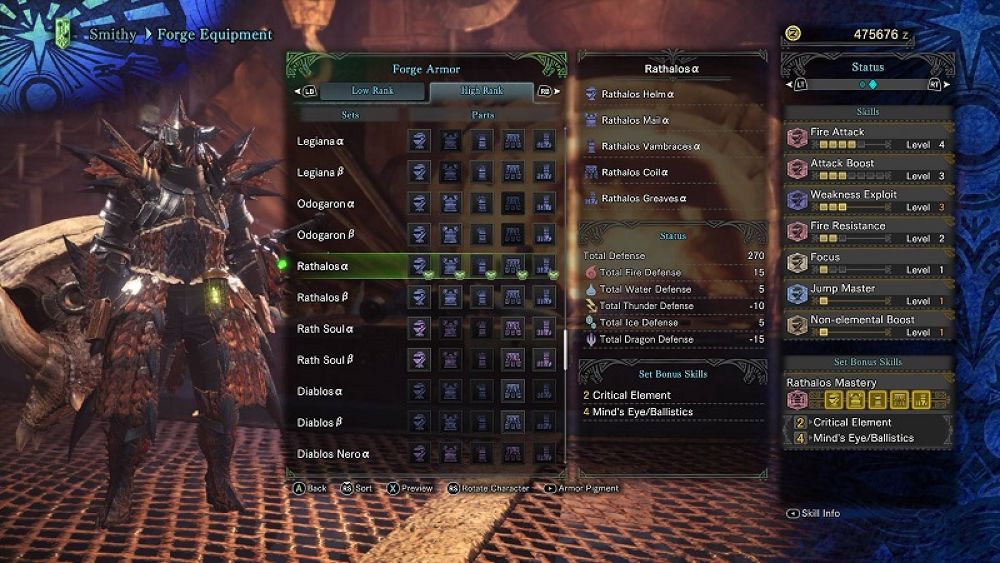Pick the Diablos α armor set
Image resolution: width=1000 pixels, height=563 pixels.
[320, 391]
